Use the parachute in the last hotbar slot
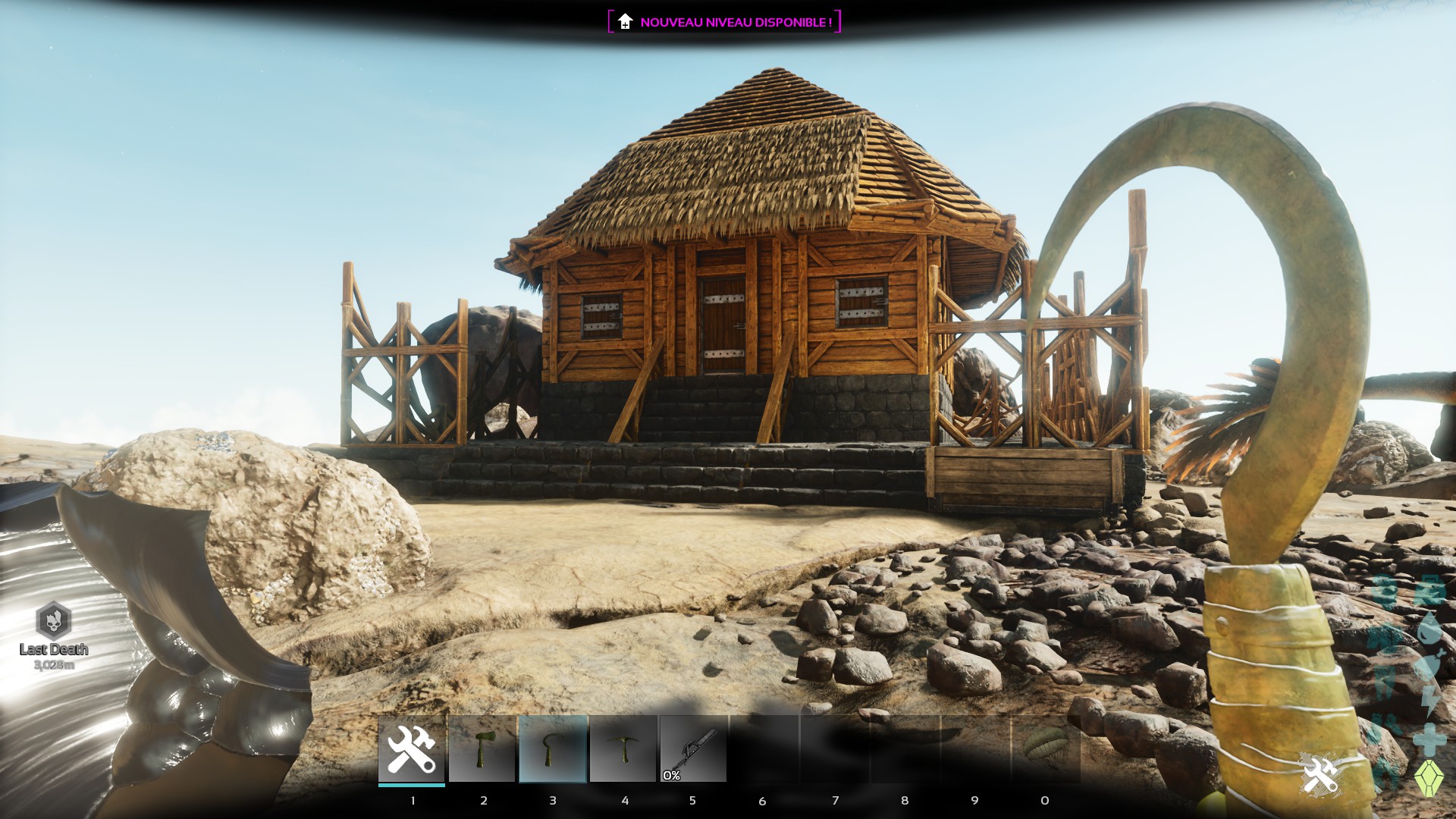This screenshot has height=819, width=1456. pos(1046,749)
